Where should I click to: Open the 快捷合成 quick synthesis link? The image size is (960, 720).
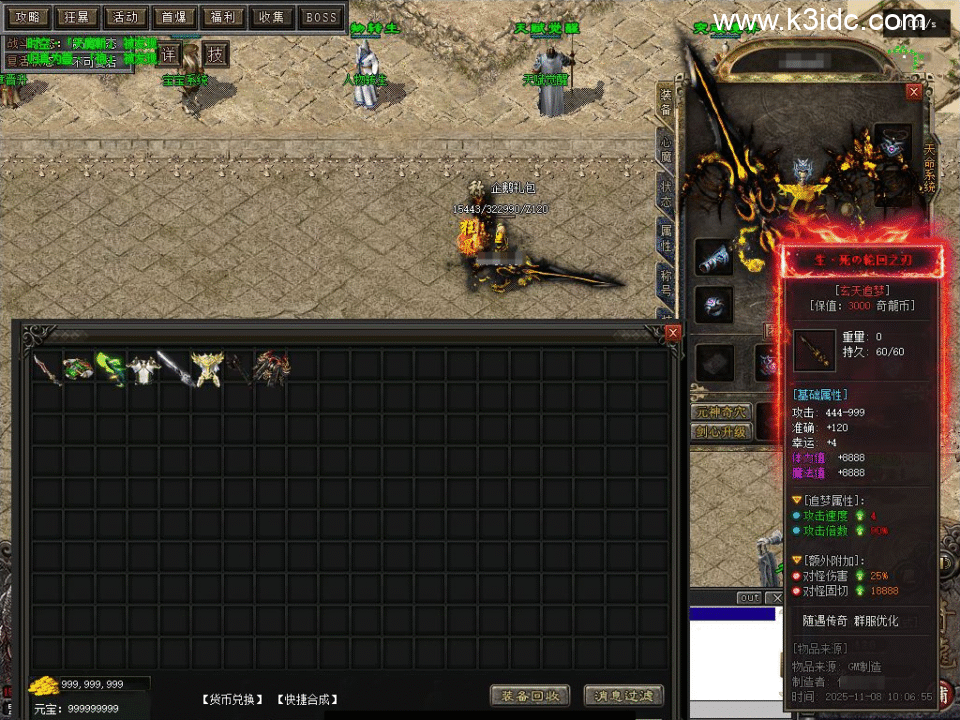click(x=306, y=699)
